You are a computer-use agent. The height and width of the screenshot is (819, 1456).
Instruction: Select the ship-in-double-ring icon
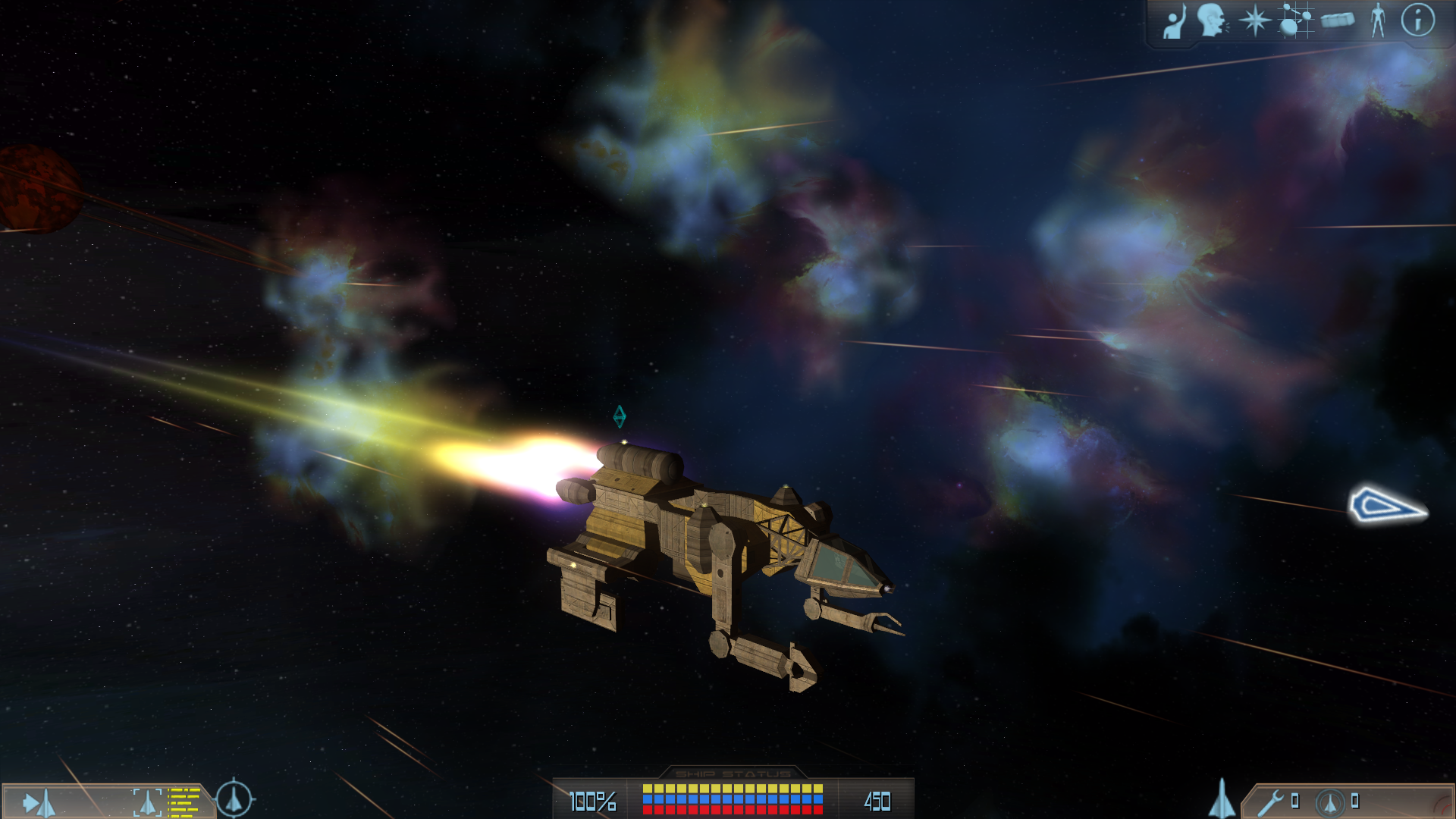click(1329, 802)
